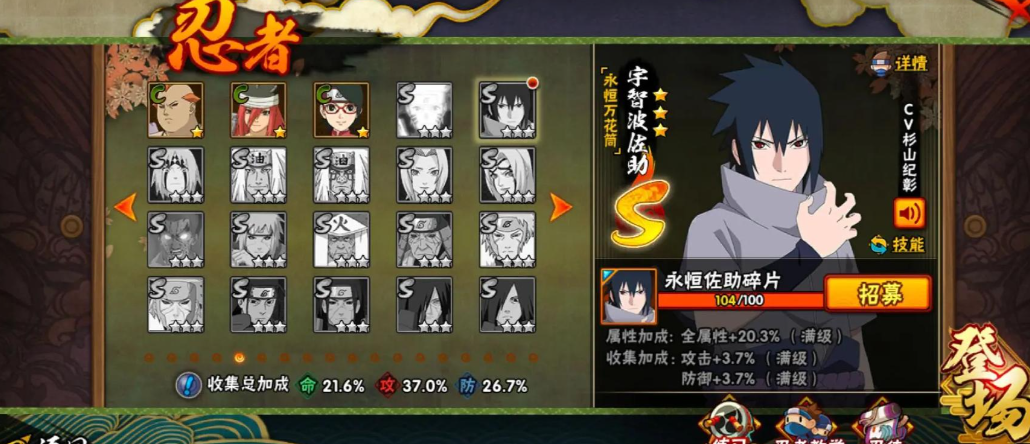Screen dimensions: 1030x444
Task: Select the highlighted page indicator dot
Action: 239,357
